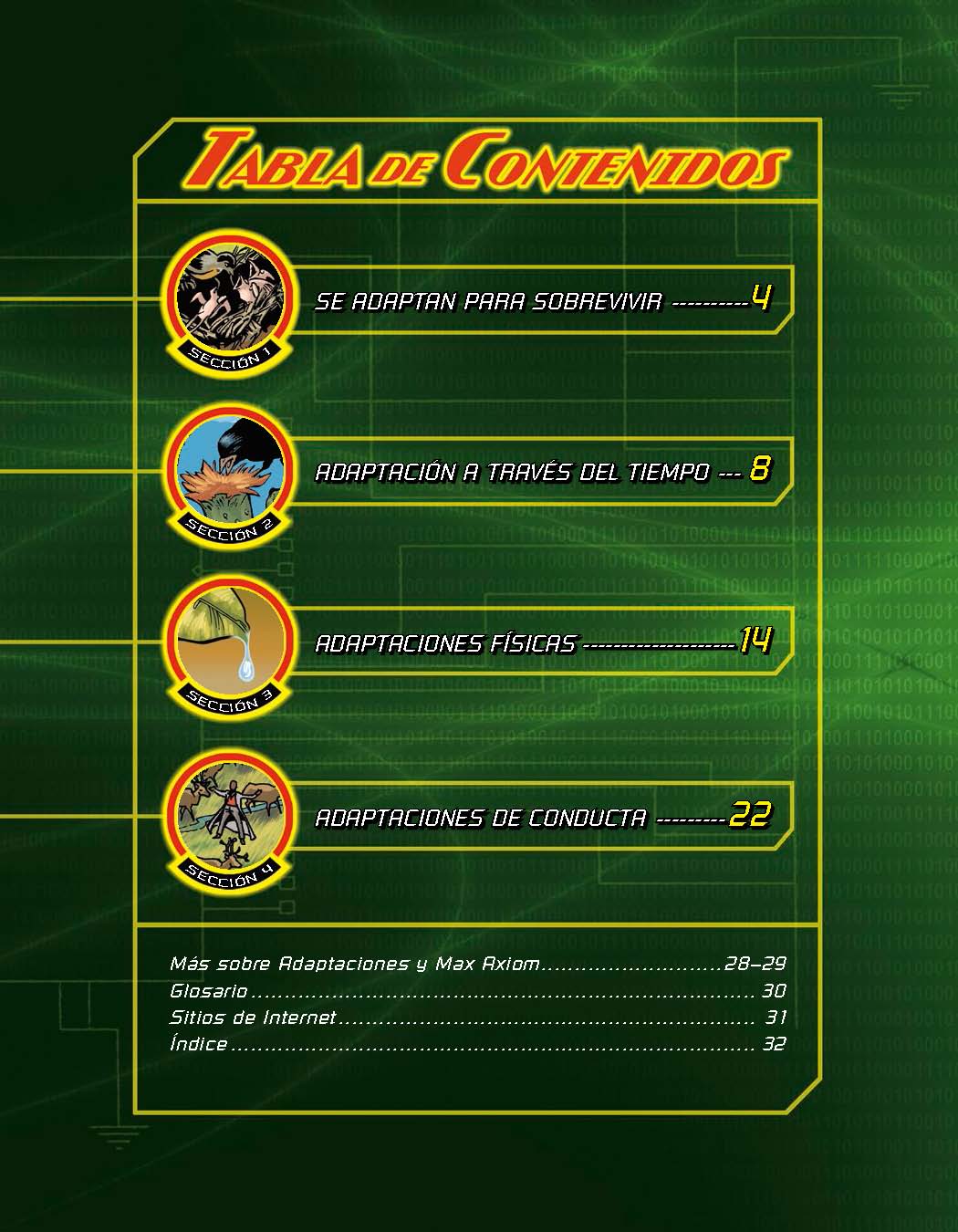Jump to the Índice entry
The image size is (958, 1232).
point(199,1044)
